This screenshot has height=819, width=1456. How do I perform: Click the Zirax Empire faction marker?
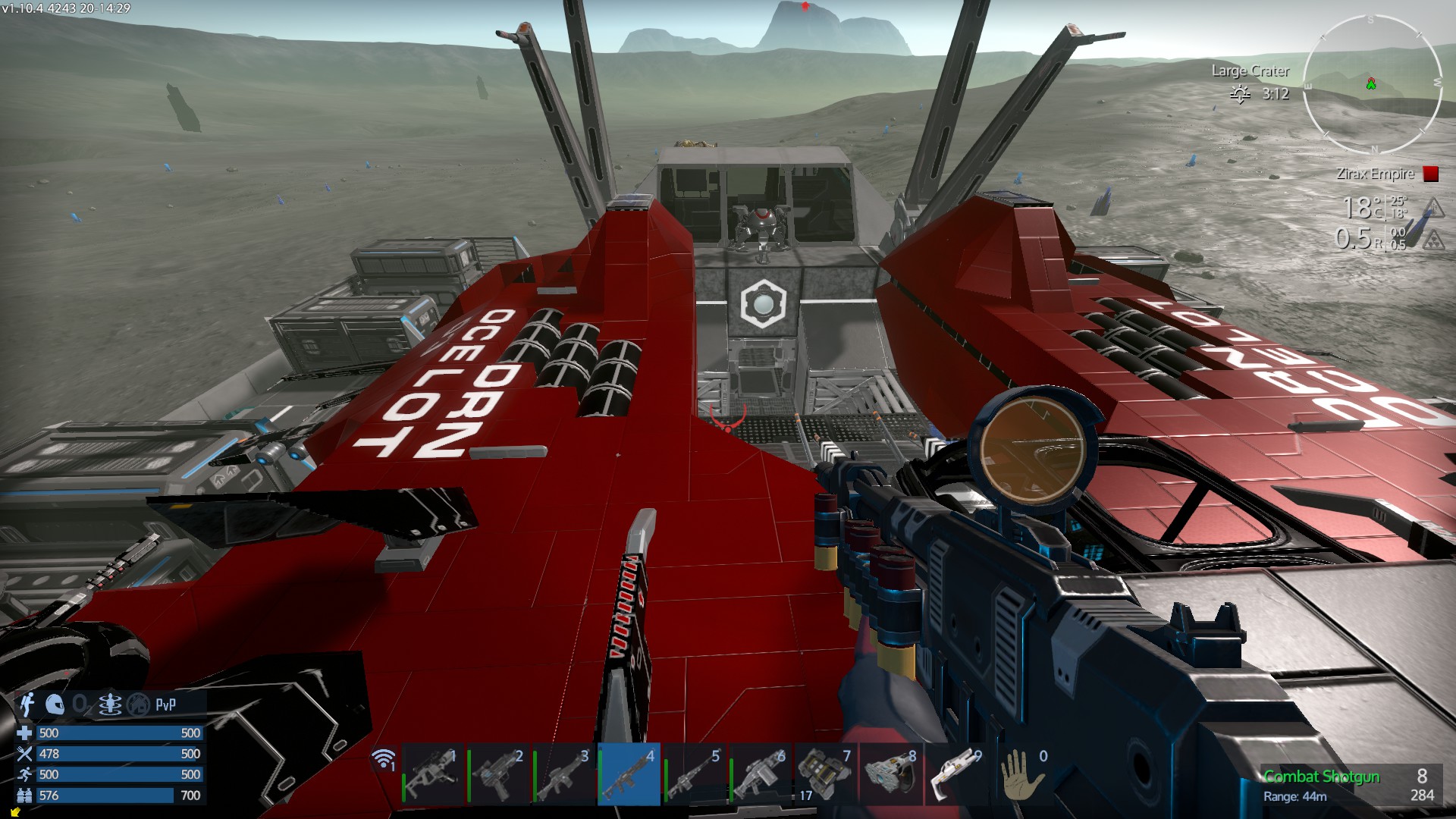(1430, 174)
